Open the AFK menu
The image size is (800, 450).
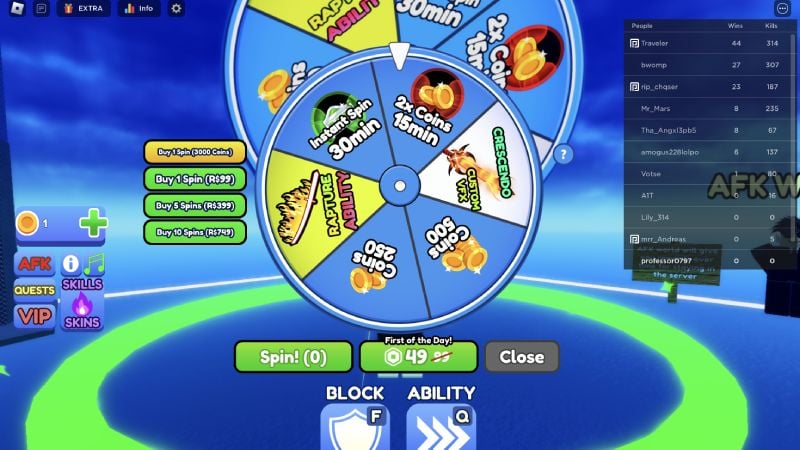click(x=35, y=265)
